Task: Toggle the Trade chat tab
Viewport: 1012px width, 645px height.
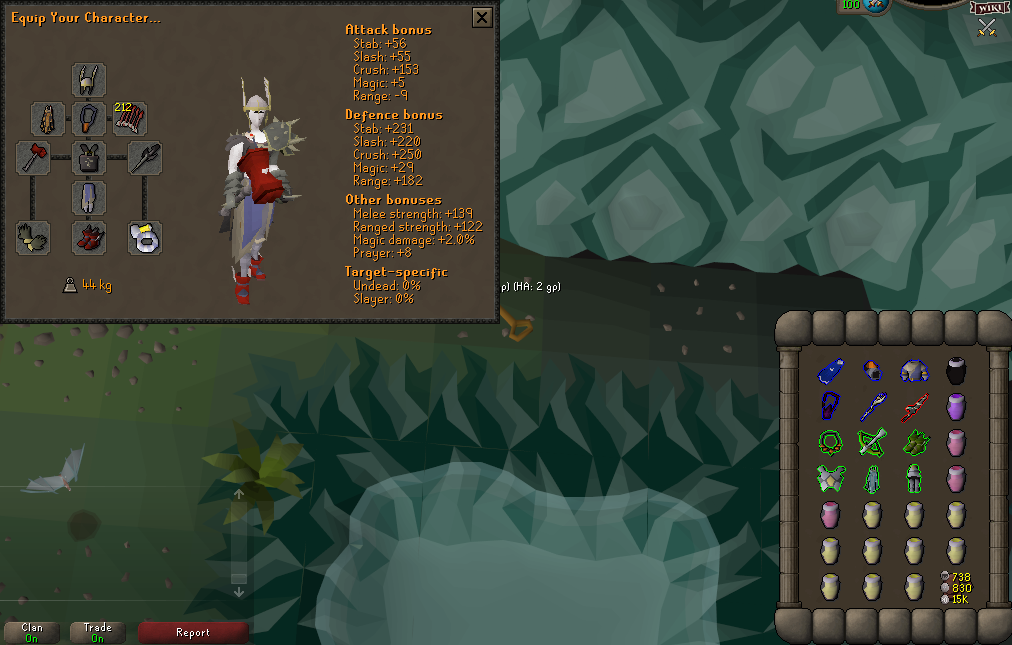Action: [97, 632]
